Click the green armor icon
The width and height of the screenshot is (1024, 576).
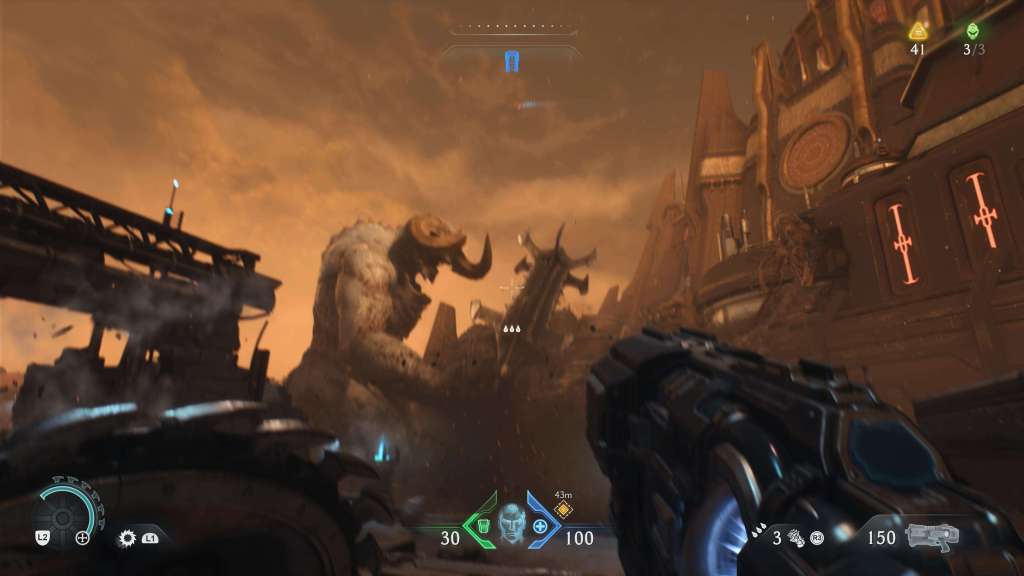[x=481, y=525]
